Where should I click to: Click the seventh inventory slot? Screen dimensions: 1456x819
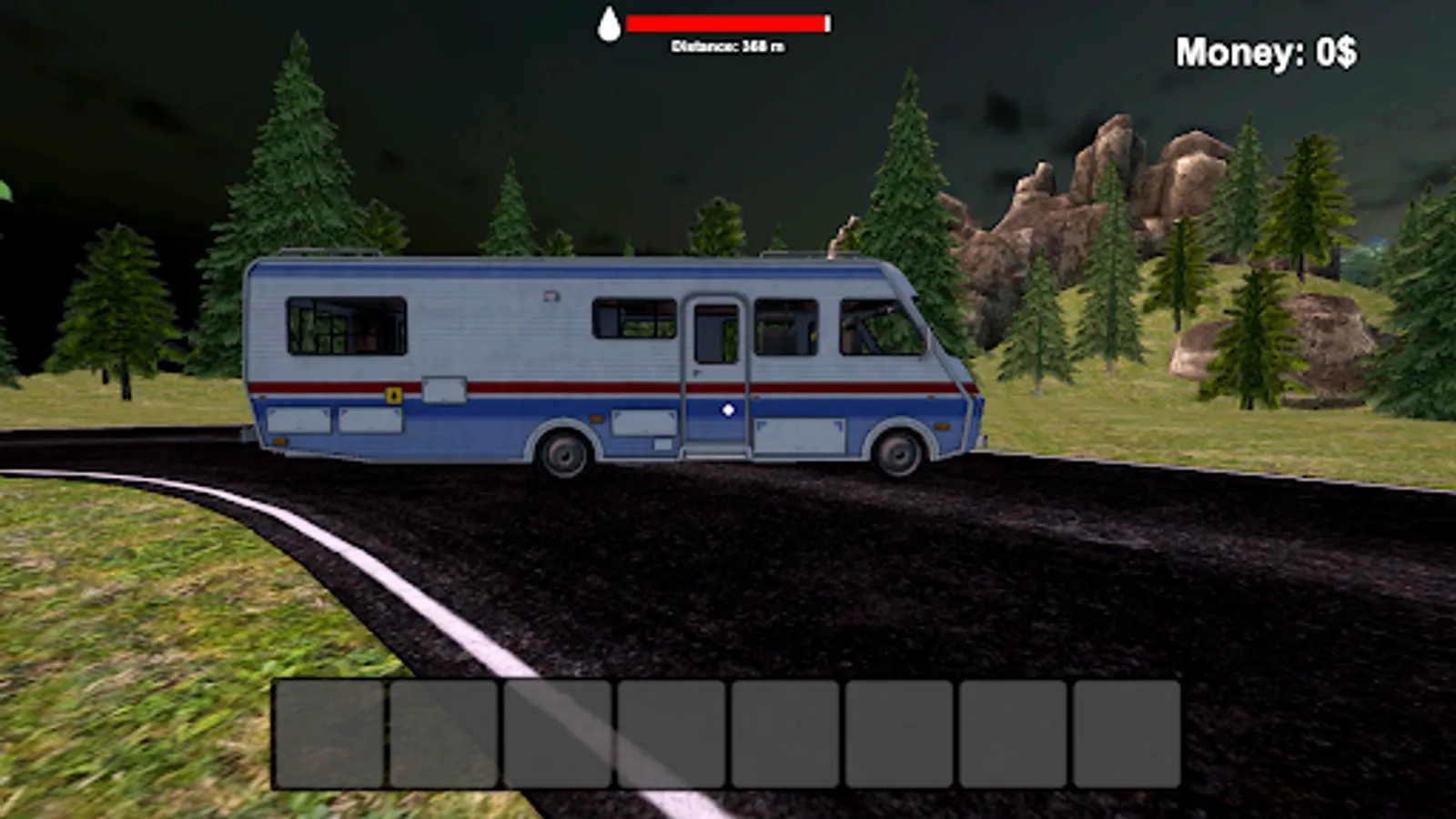tap(1013, 733)
